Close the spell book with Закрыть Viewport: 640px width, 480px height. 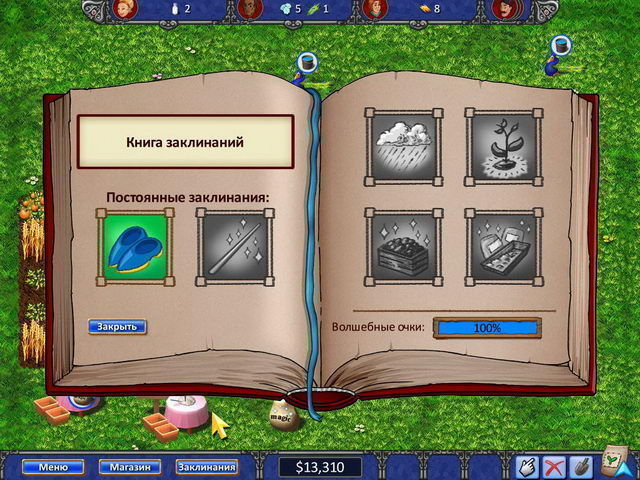117,326
